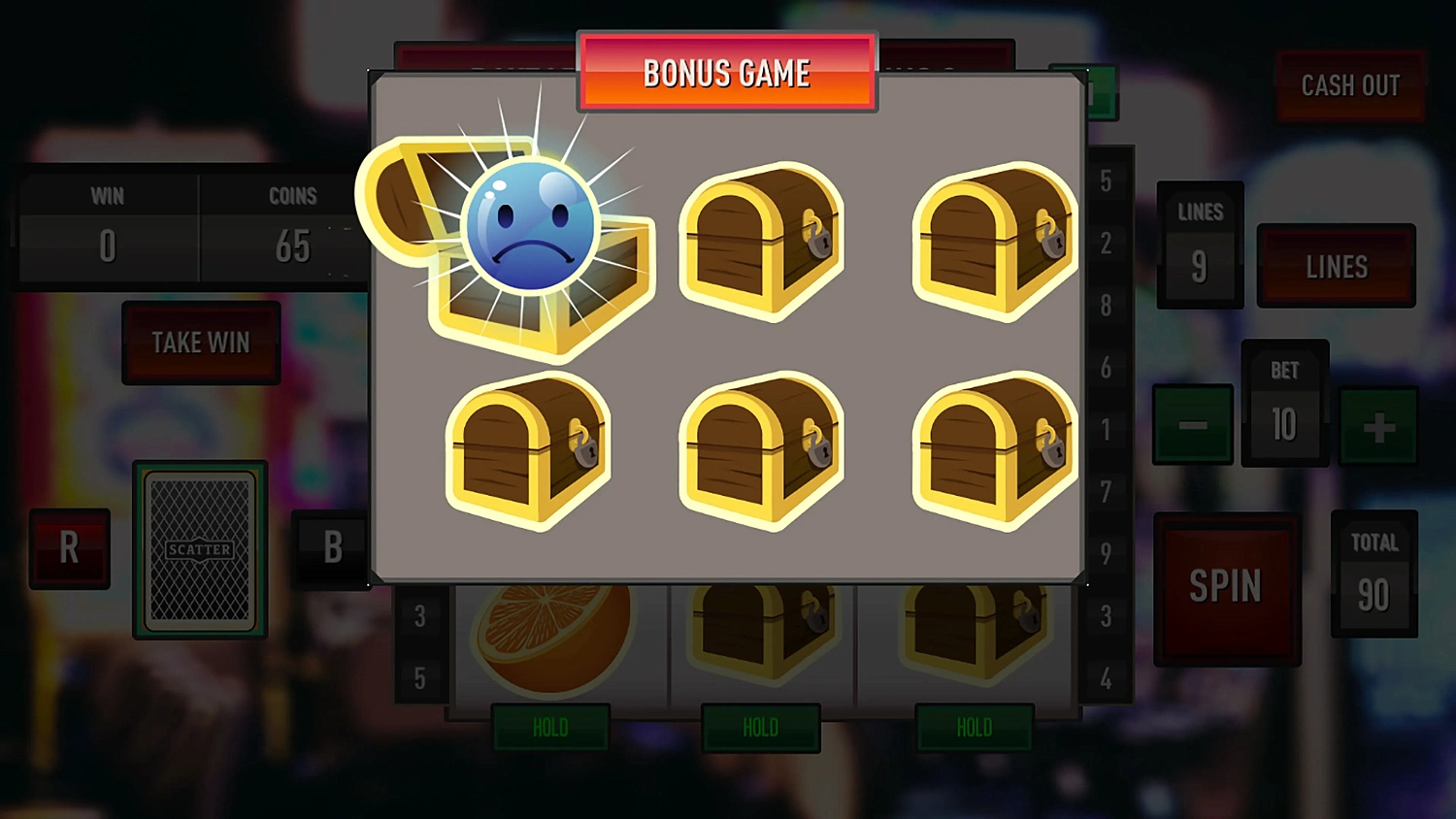Open the LINES selector
This screenshot has height=819, width=1456.
click(x=1337, y=265)
